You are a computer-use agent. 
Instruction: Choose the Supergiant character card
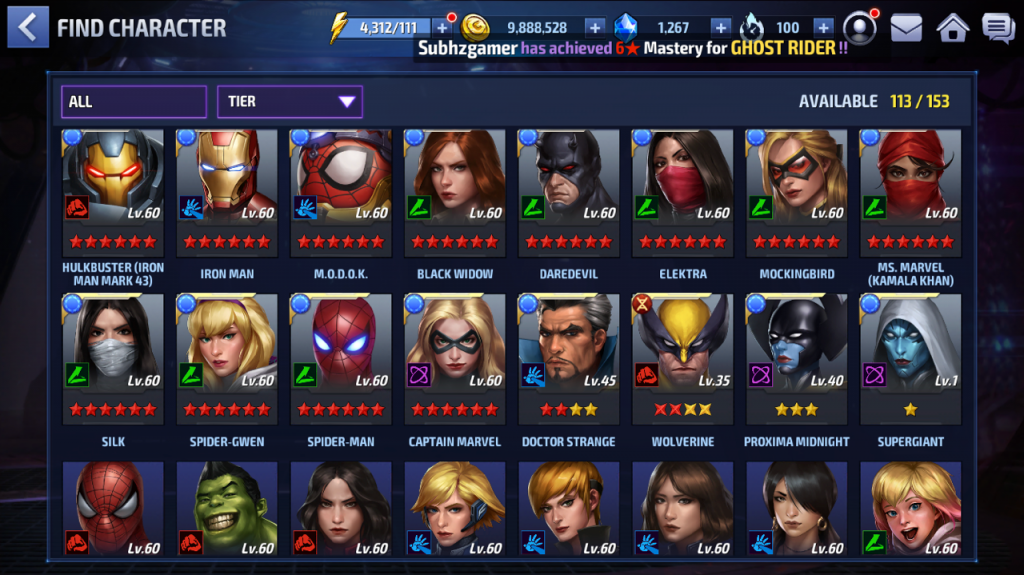(x=911, y=358)
